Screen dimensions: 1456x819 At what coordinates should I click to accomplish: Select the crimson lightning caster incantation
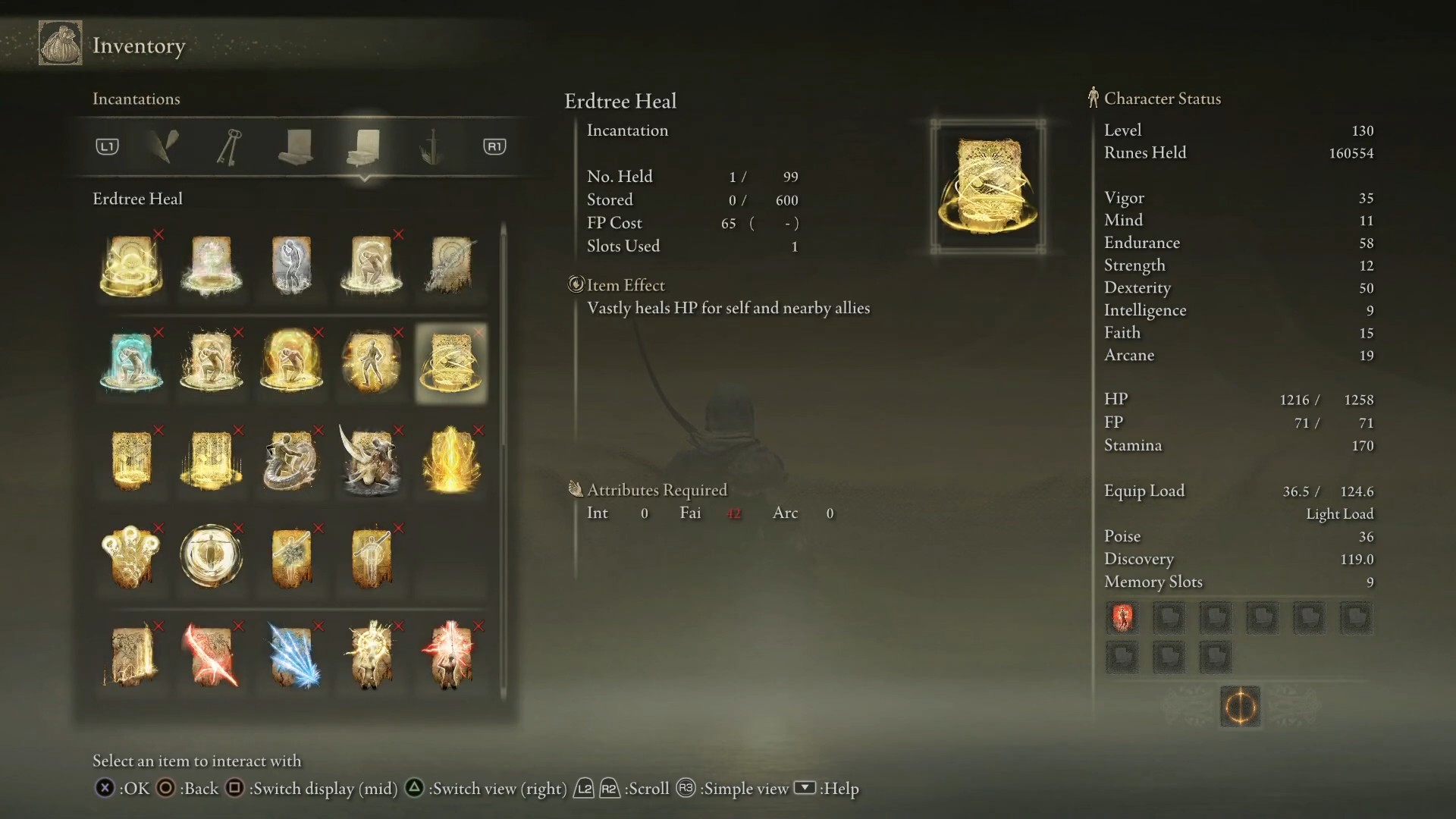451,655
